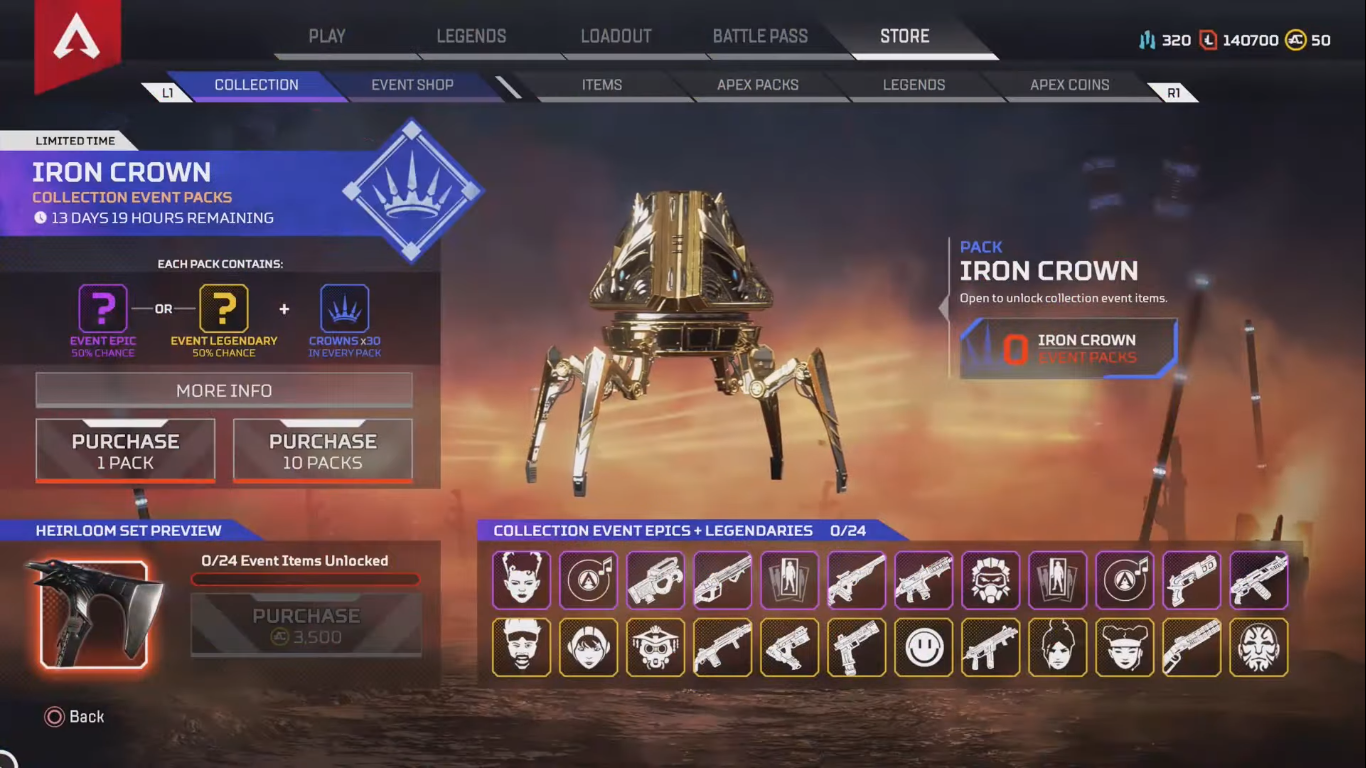Switch to the Legends main tab
The width and height of the screenshot is (1366, 768).
[471, 37]
